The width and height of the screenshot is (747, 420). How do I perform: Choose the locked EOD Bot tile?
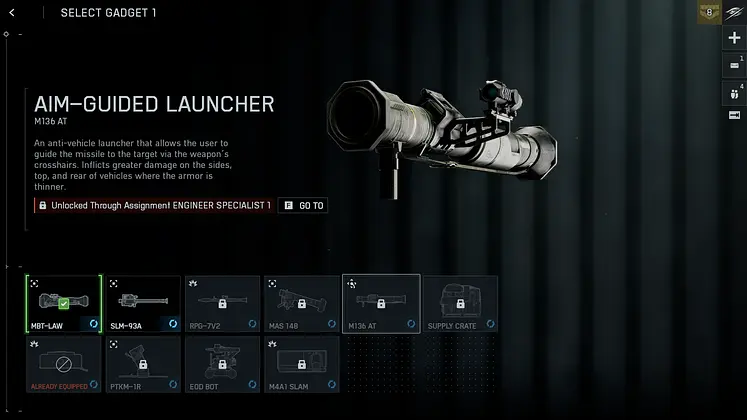tap(222, 363)
